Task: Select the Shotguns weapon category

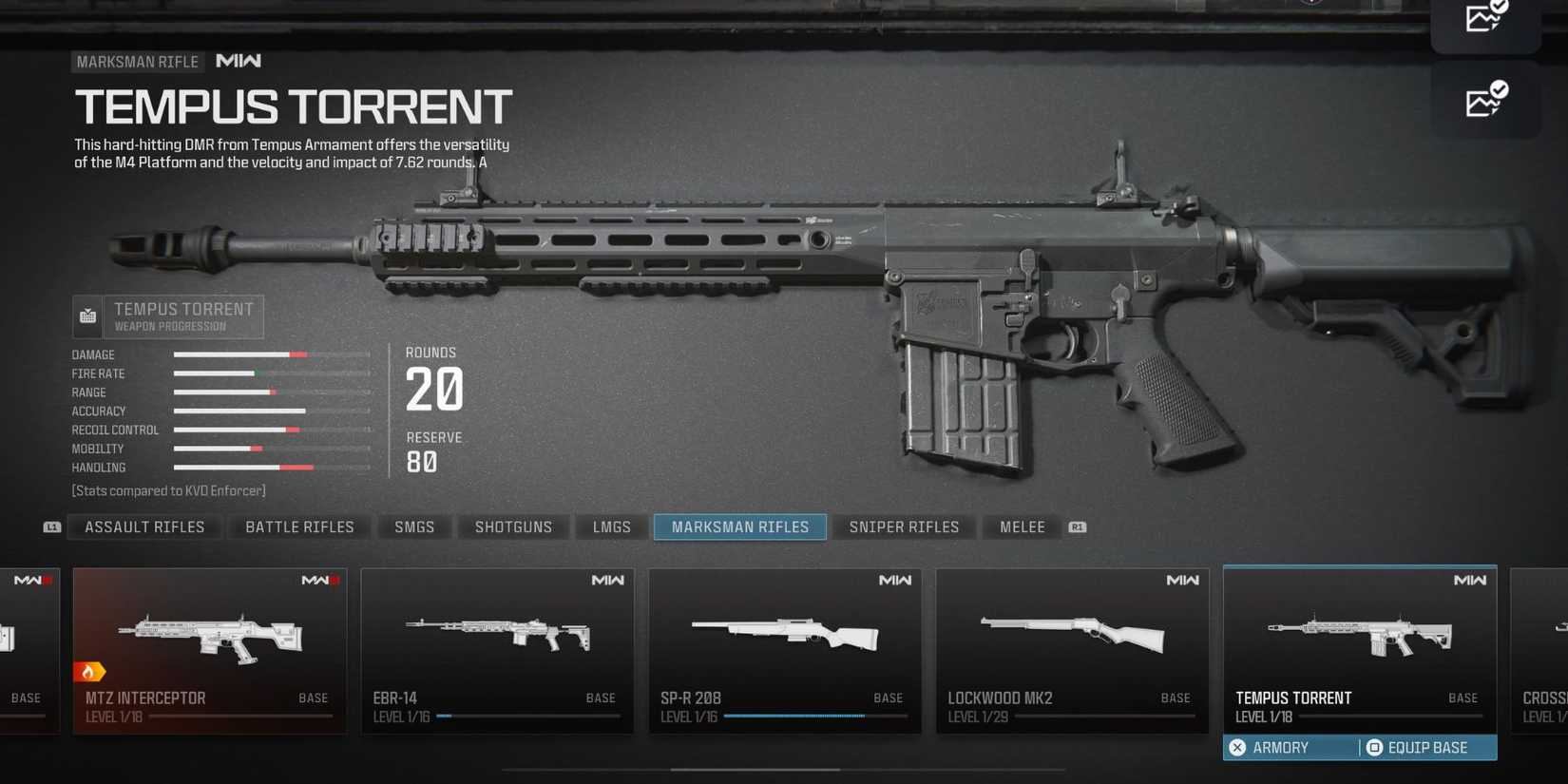Action: 513,526
